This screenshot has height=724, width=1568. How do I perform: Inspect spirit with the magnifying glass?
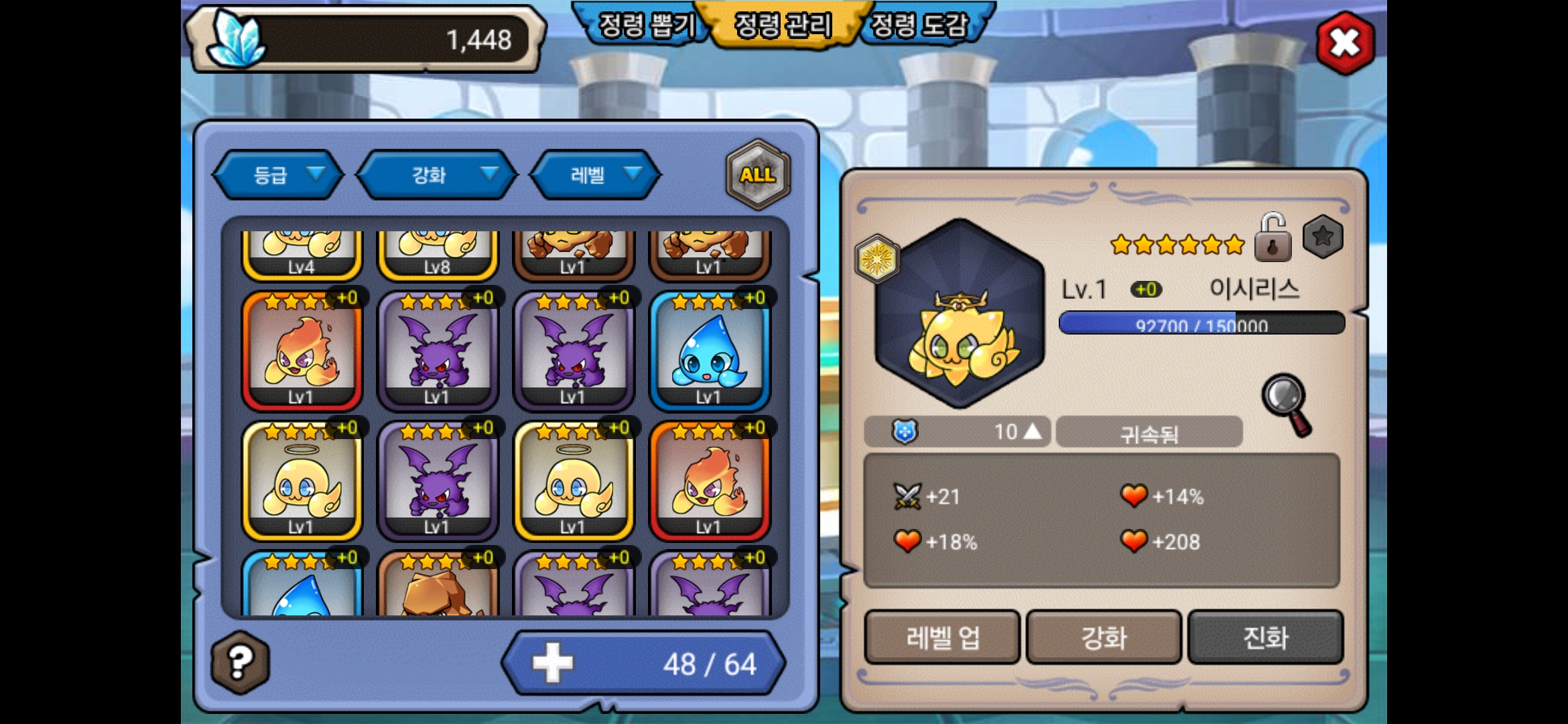(x=1287, y=404)
